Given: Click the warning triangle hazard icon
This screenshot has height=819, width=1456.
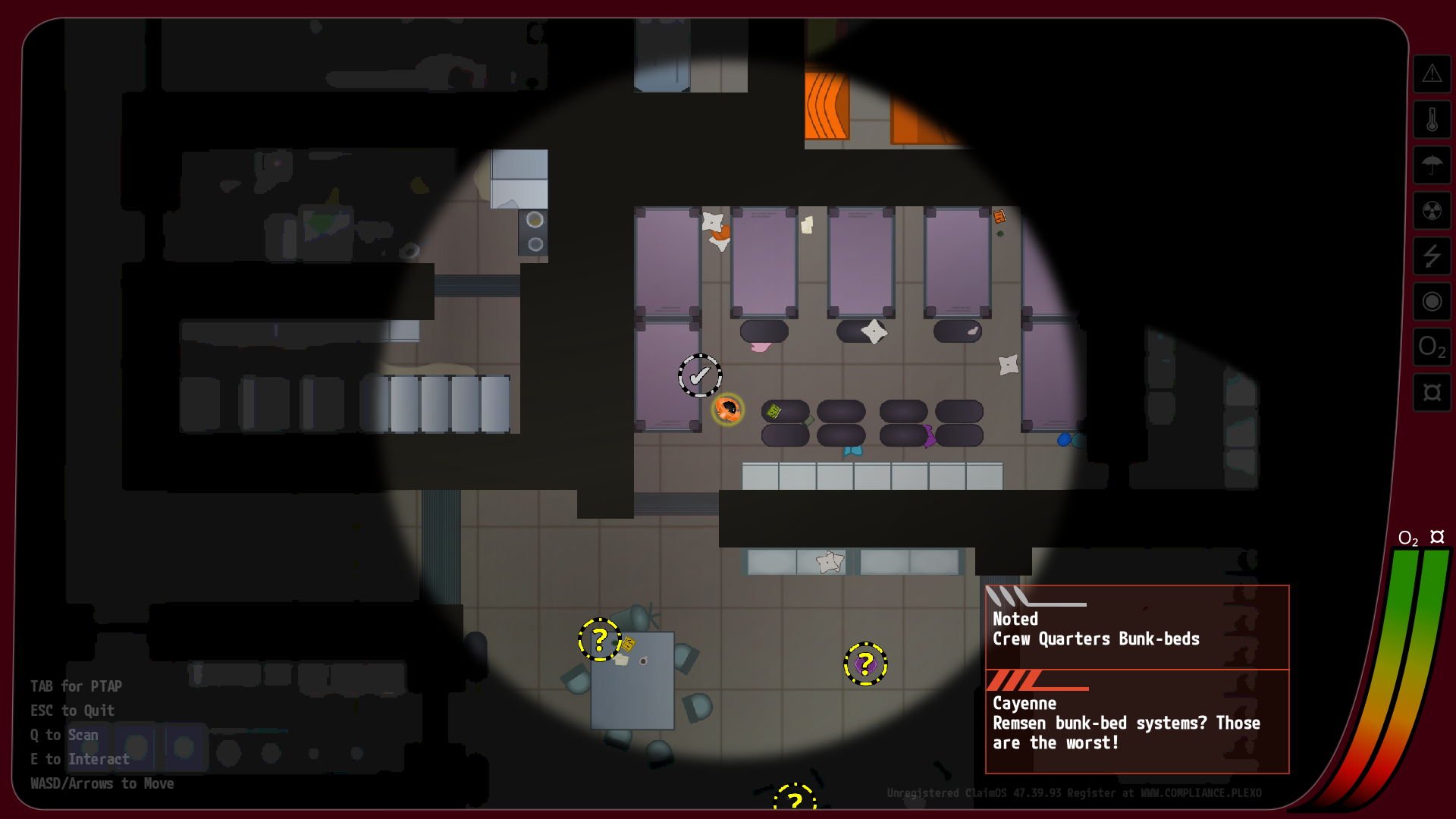Looking at the screenshot, I should pos(1432,74).
